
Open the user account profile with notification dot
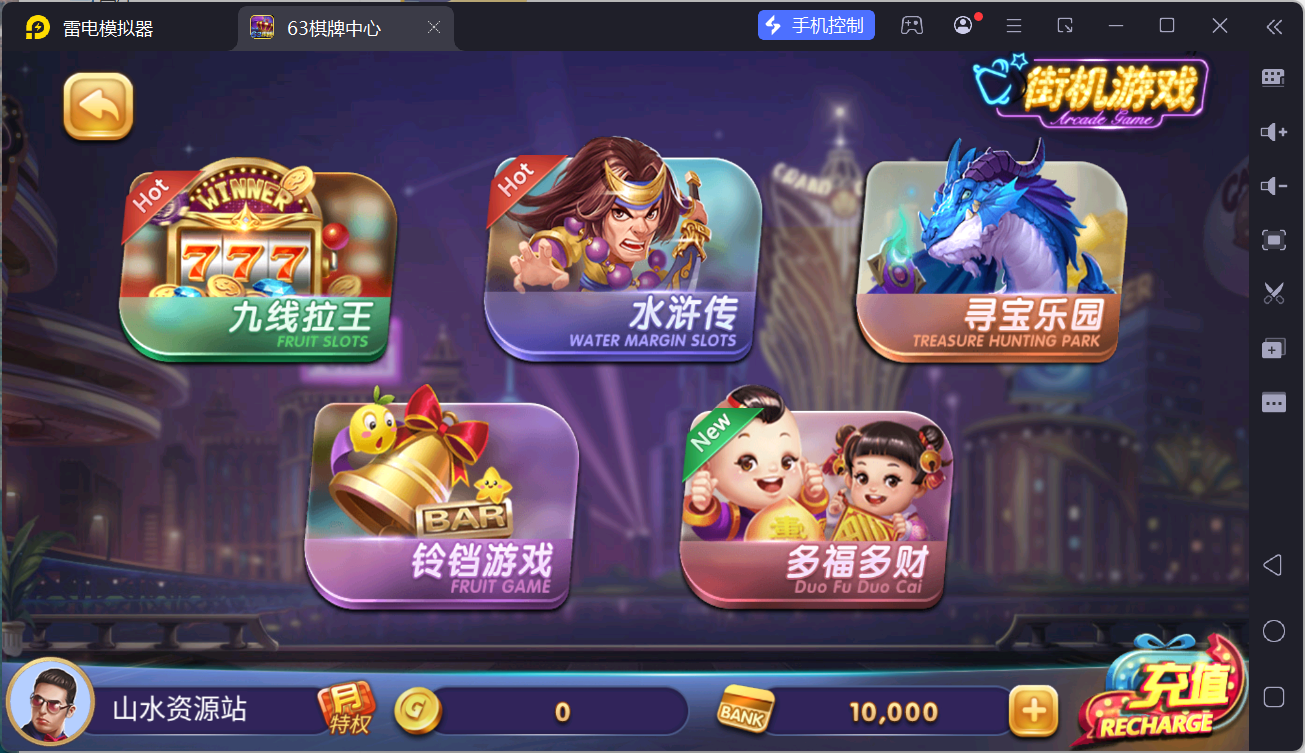(x=962, y=24)
